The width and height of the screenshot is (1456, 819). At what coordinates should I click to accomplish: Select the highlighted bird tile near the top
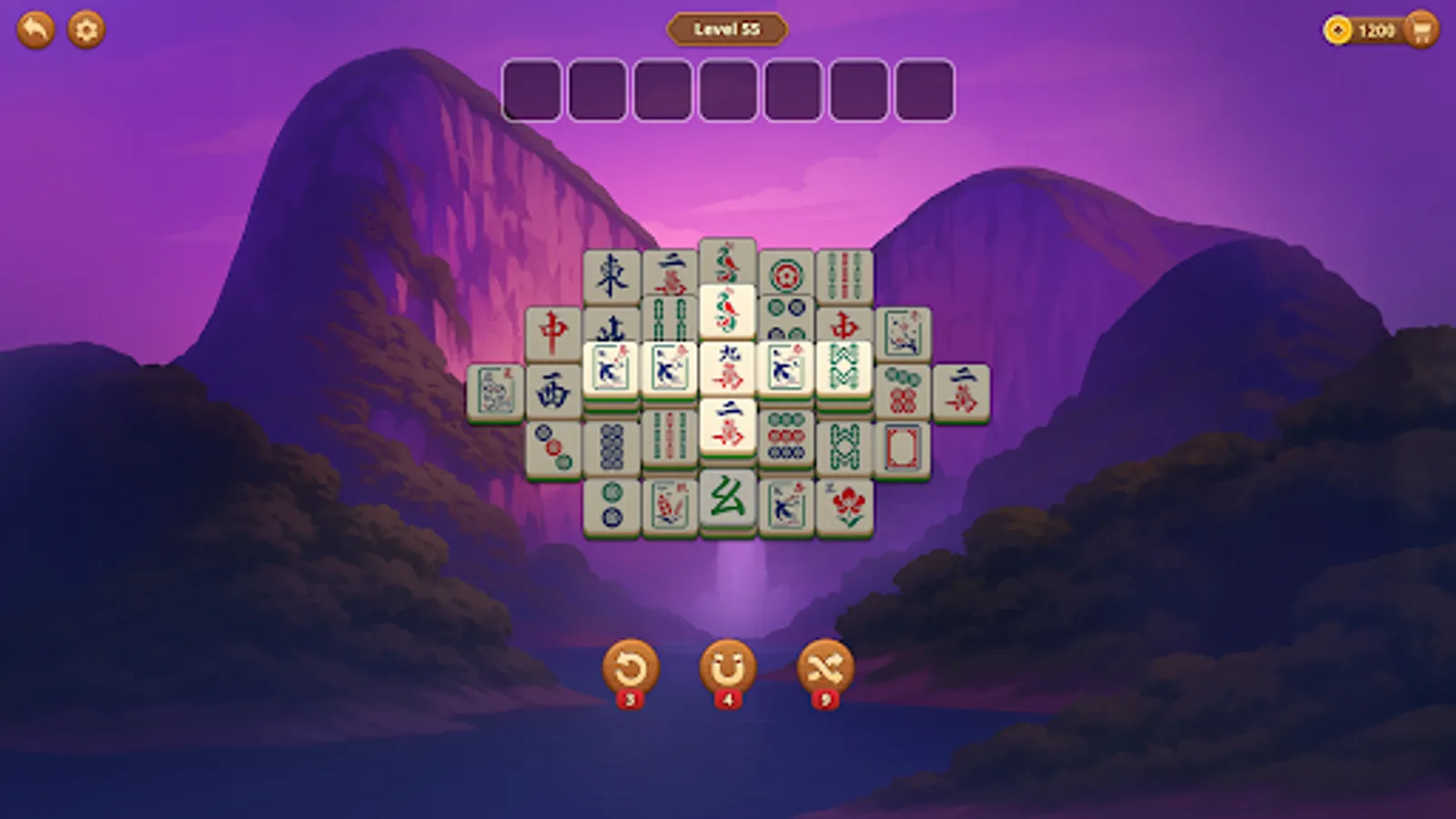(728, 308)
